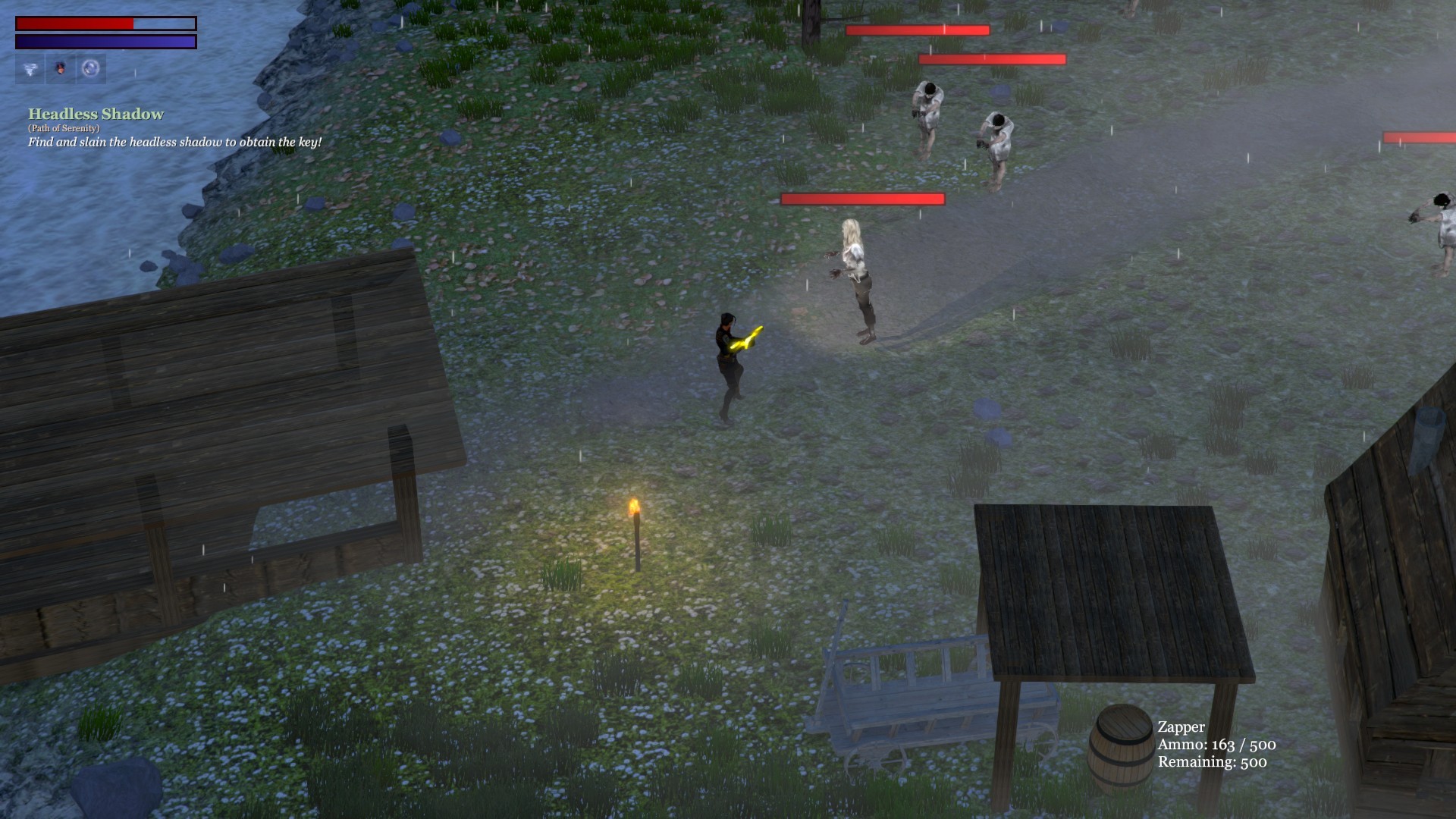Open the Headless Shadow quest tracker
The height and width of the screenshot is (819, 1456).
point(96,115)
